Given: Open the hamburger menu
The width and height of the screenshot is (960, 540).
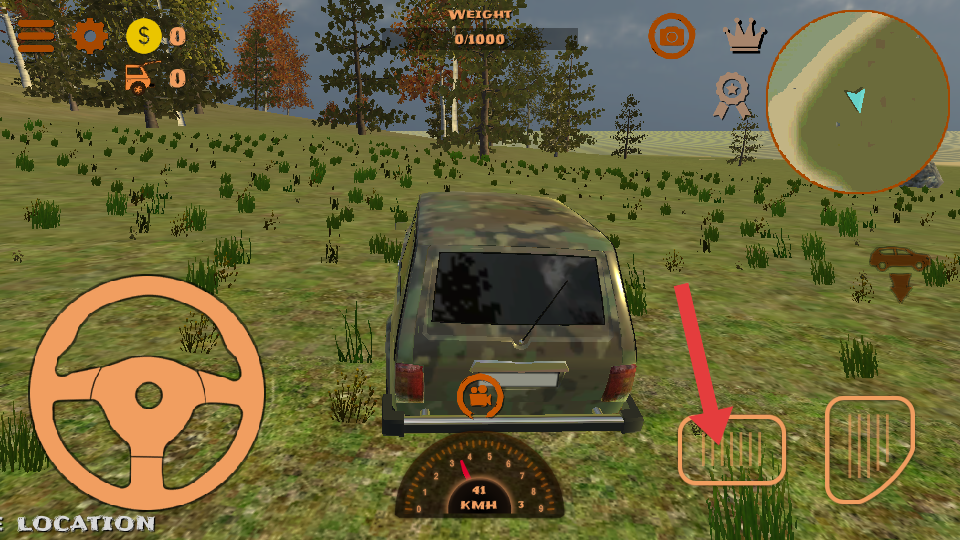Looking at the screenshot, I should (x=36, y=36).
